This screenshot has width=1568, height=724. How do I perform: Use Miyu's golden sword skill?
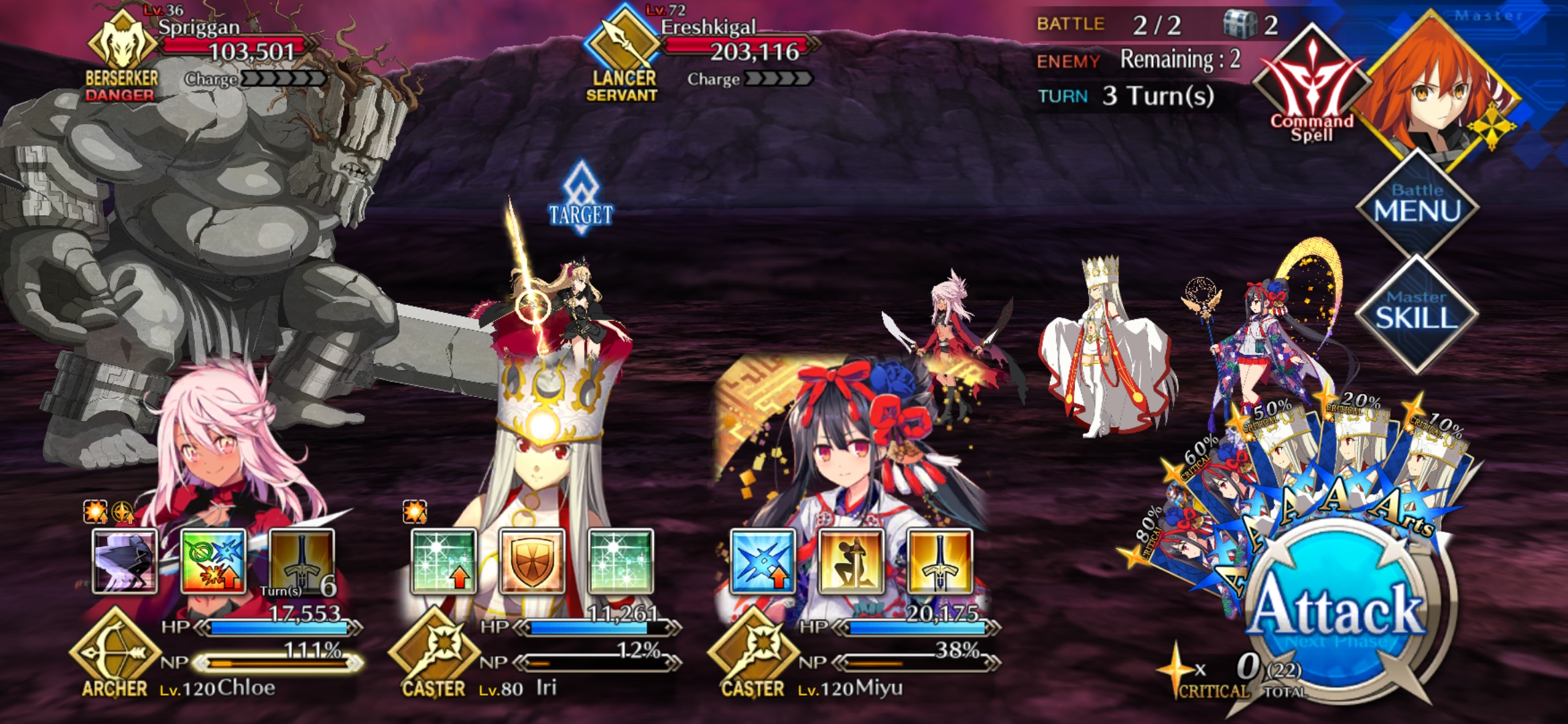(939, 561)
